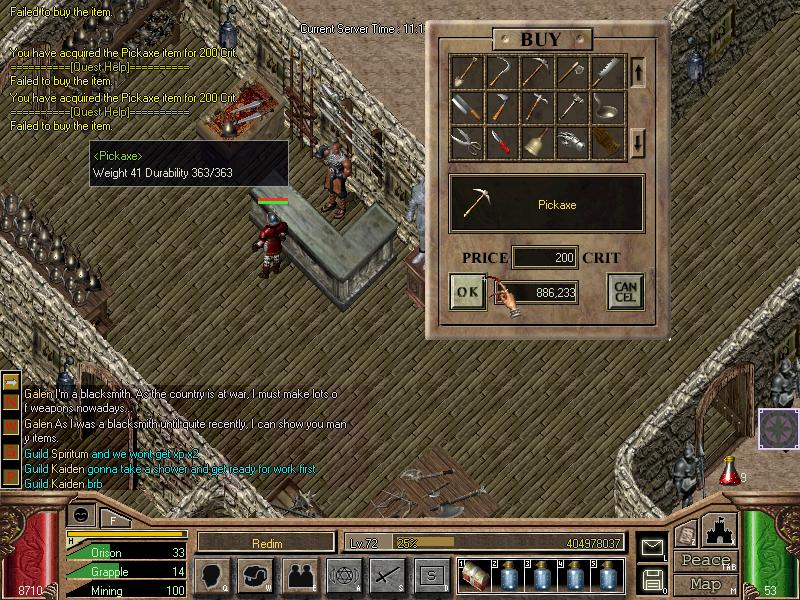Toggle the Peace mode button
Viewport: 800px width, 600px height.
click(x=705, y=561)
